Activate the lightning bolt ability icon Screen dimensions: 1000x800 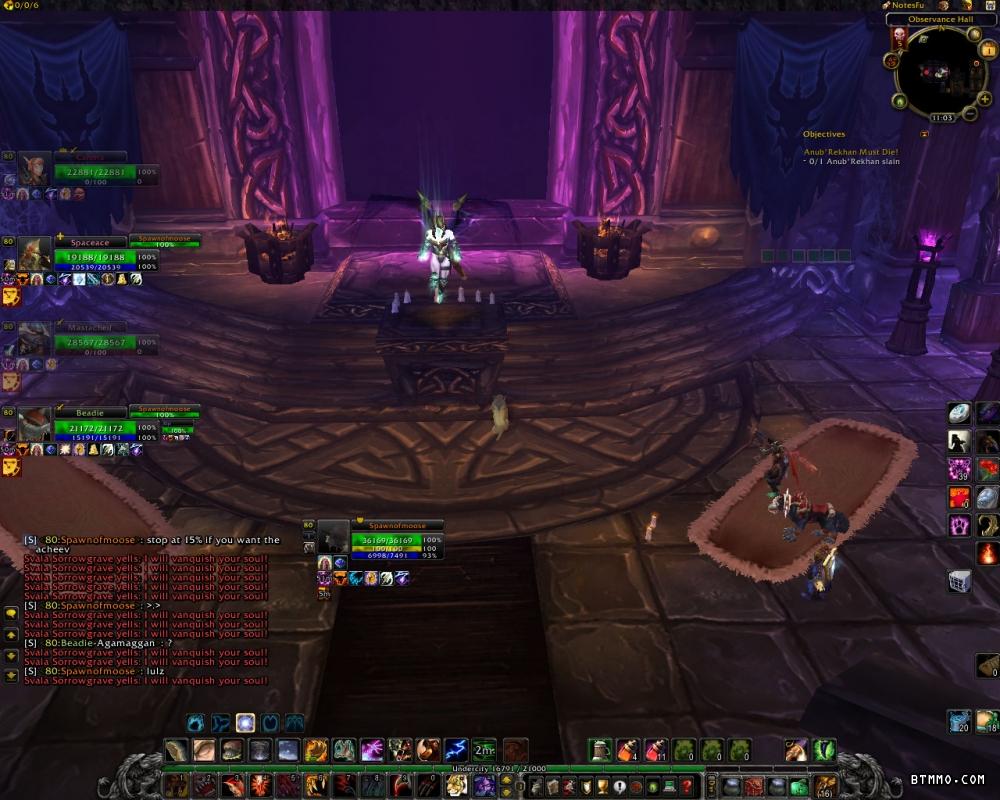(456, 749)
